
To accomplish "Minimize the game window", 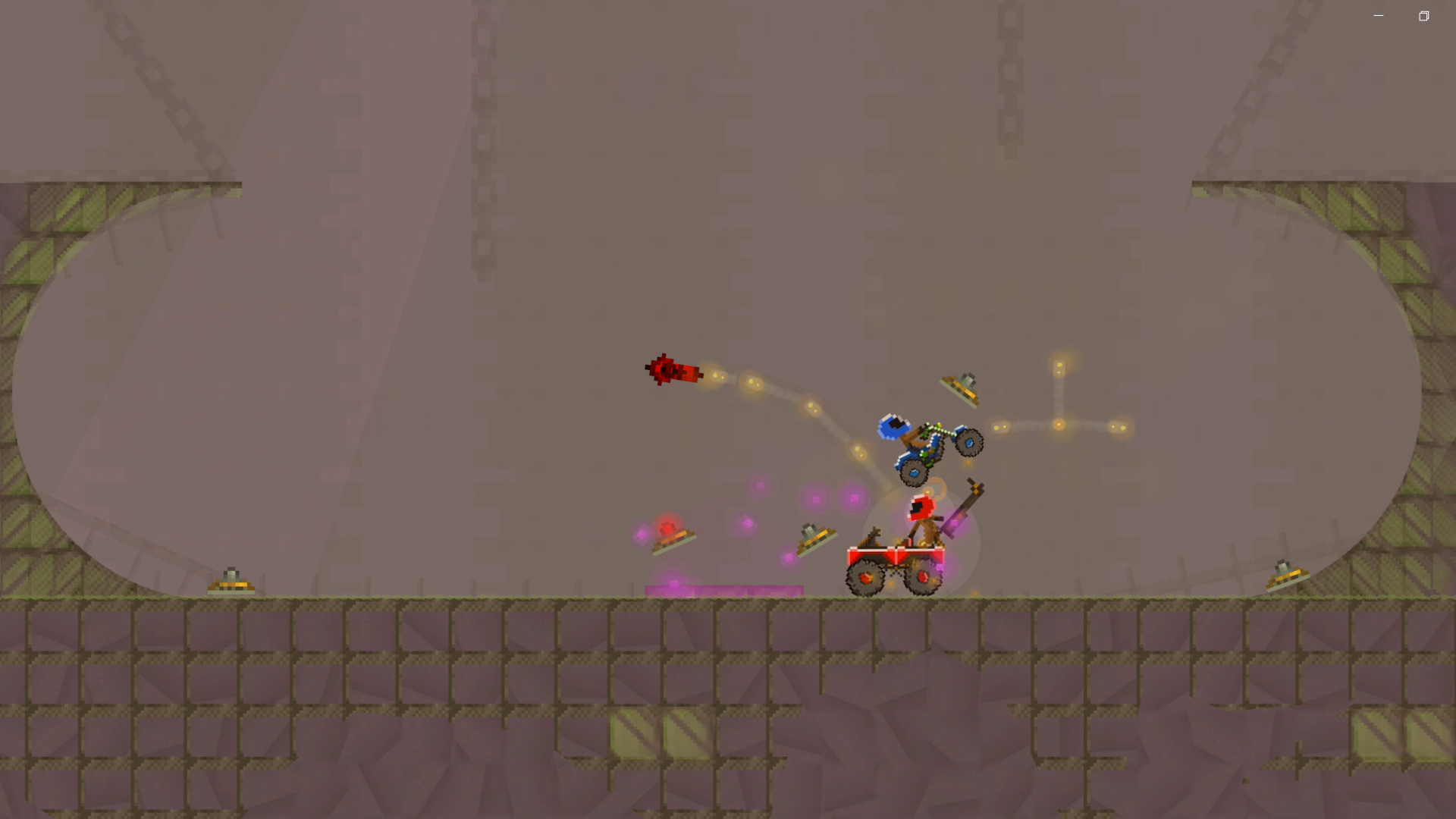I will [x=1378, y=15].
